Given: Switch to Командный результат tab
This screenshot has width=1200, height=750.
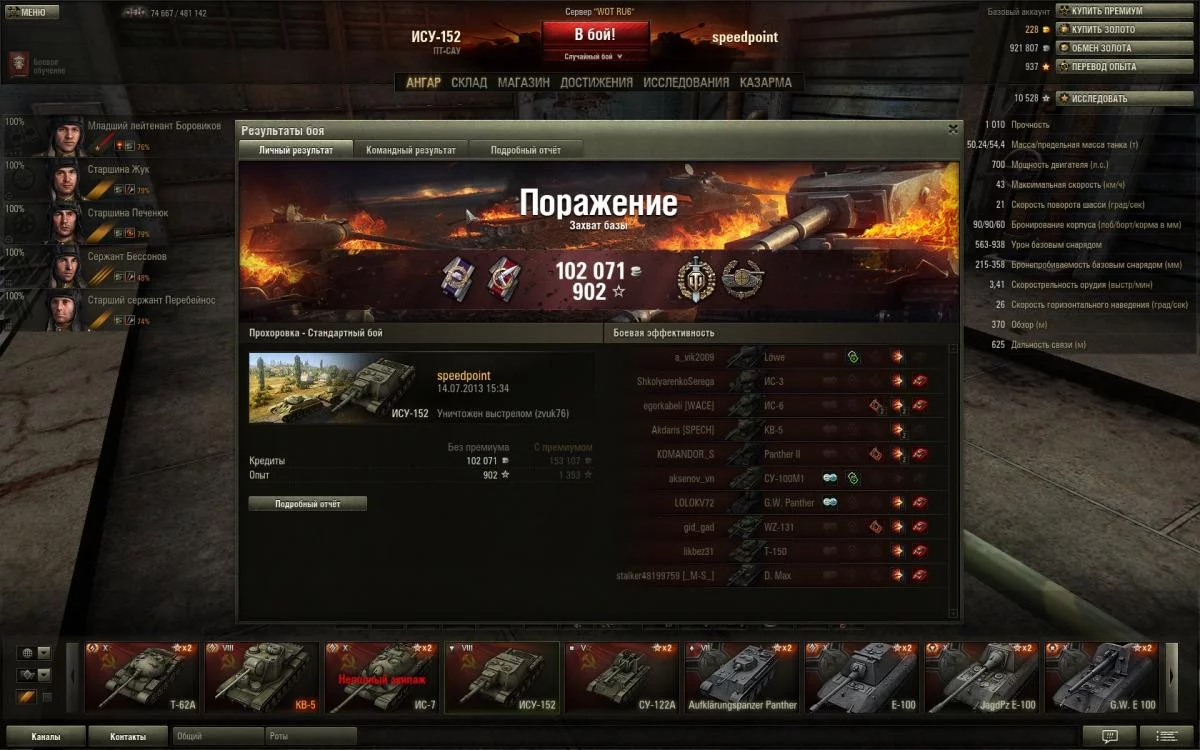Looking at the screenshot, I should pos(411,150).
